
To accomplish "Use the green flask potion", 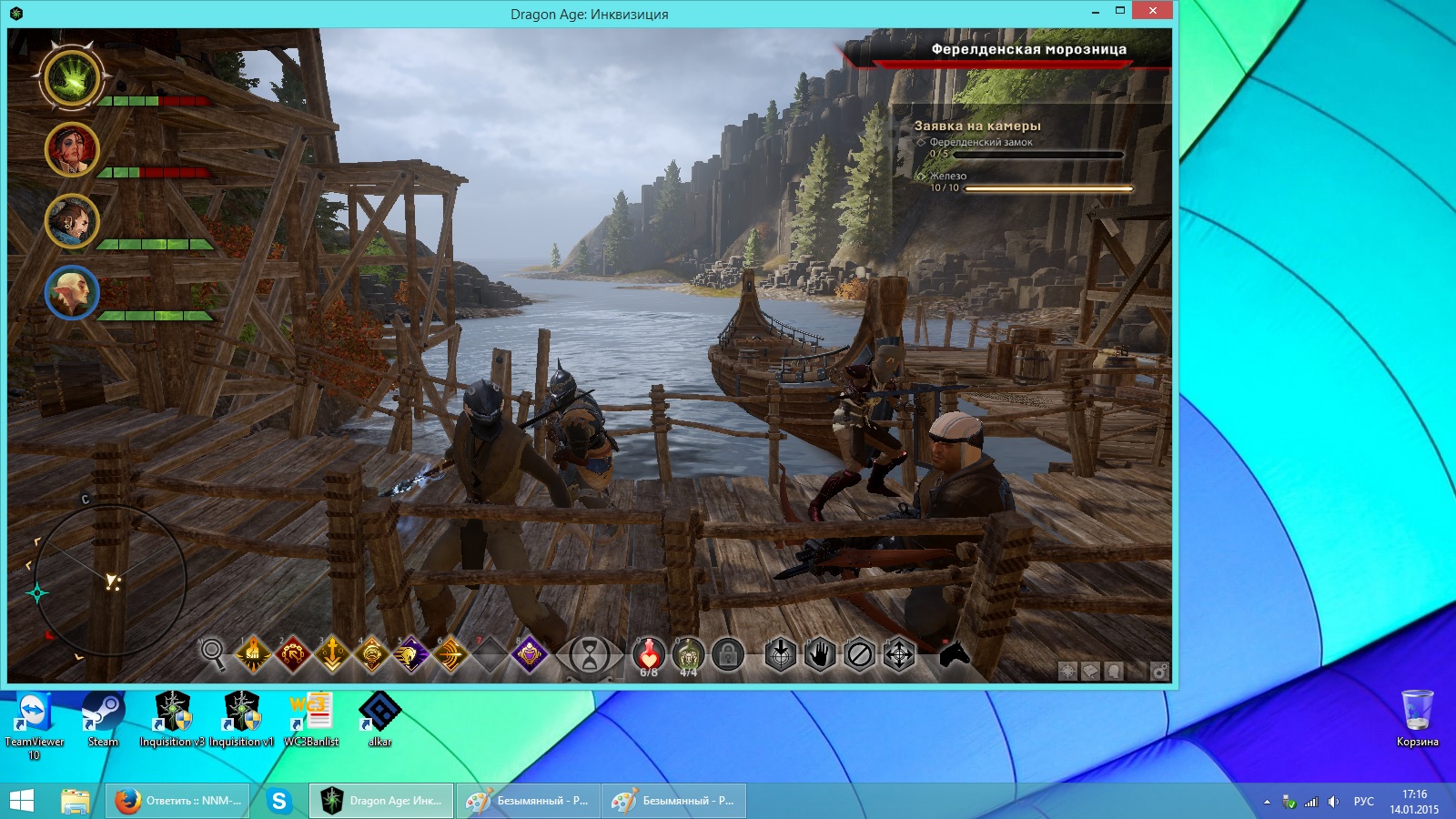I will pos(689,654).
